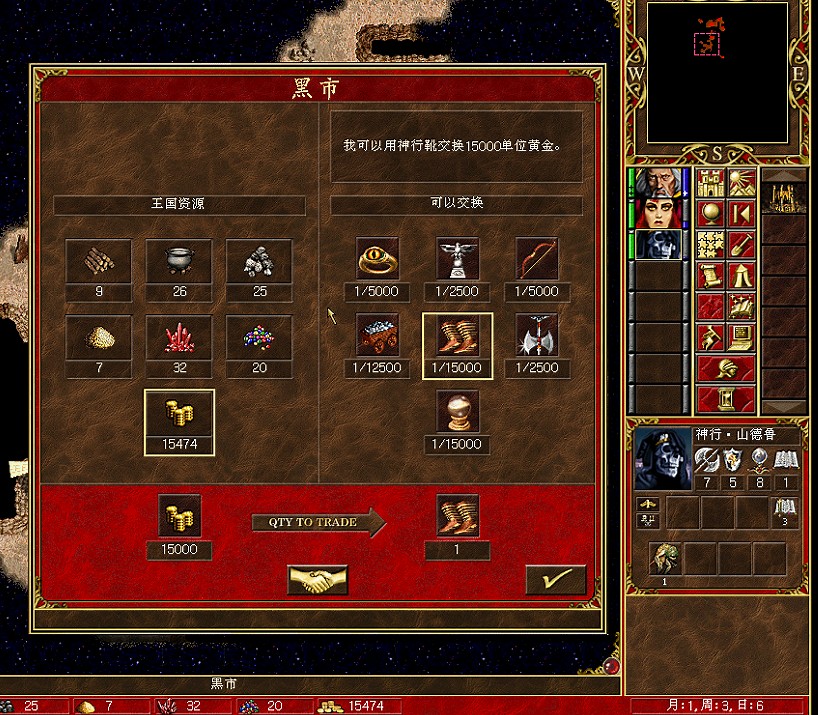Choose the ore cart artifact for 12500

point(378,336)
